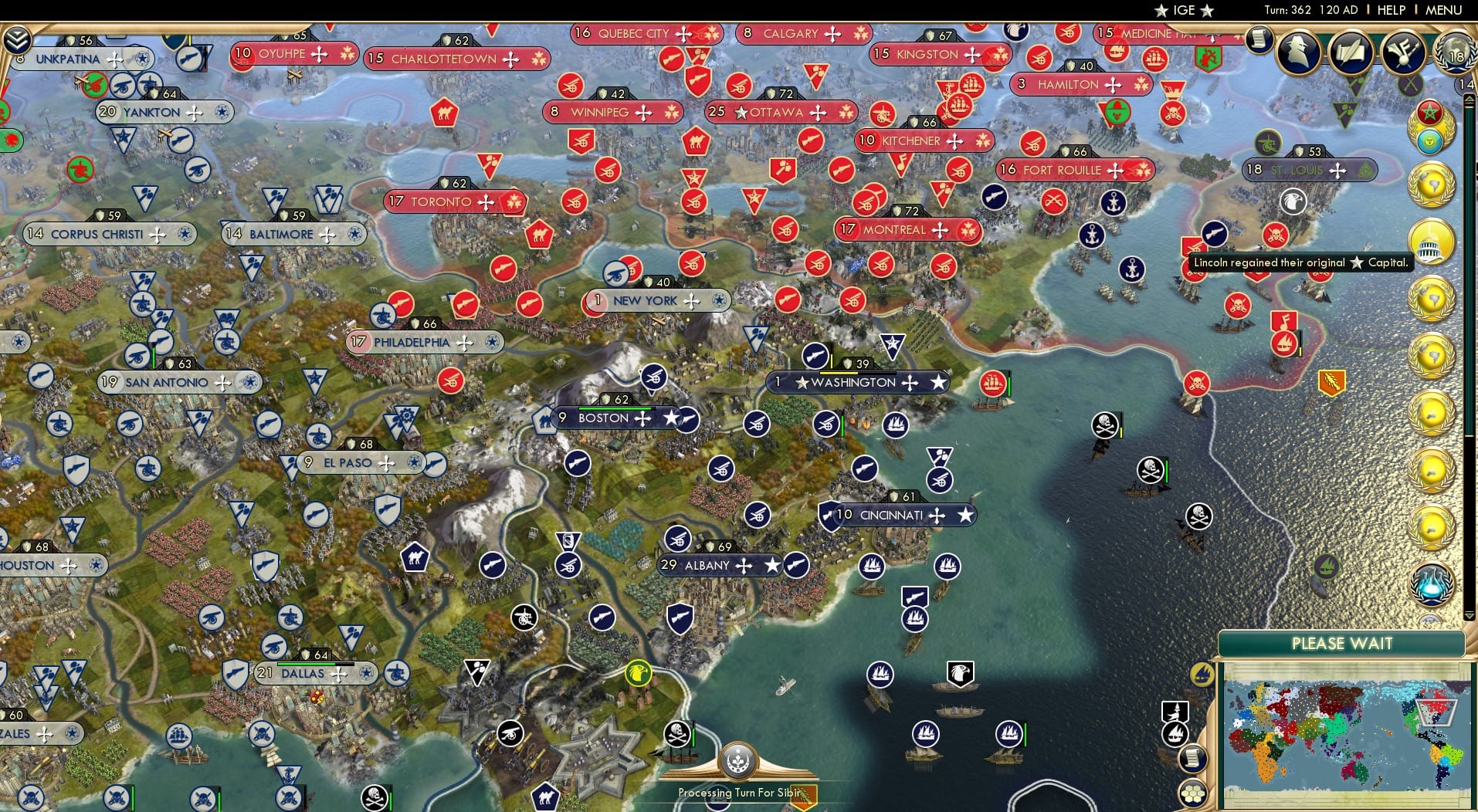1478x812 pixels.
Task: Select a natural wonder globe notification
Action: [1434, 182]
